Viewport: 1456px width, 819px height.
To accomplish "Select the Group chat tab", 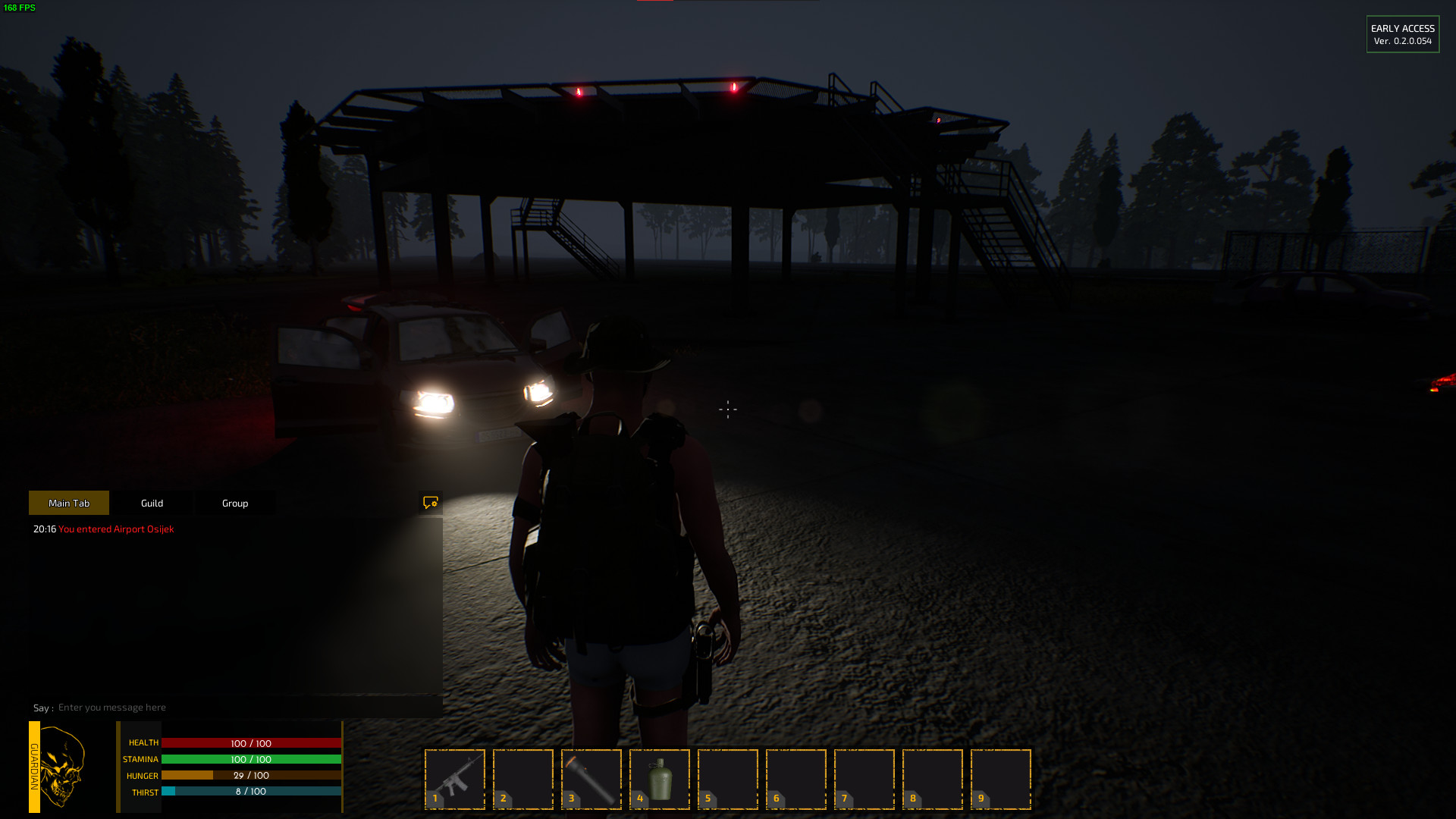I will click(x=235, y=503).
